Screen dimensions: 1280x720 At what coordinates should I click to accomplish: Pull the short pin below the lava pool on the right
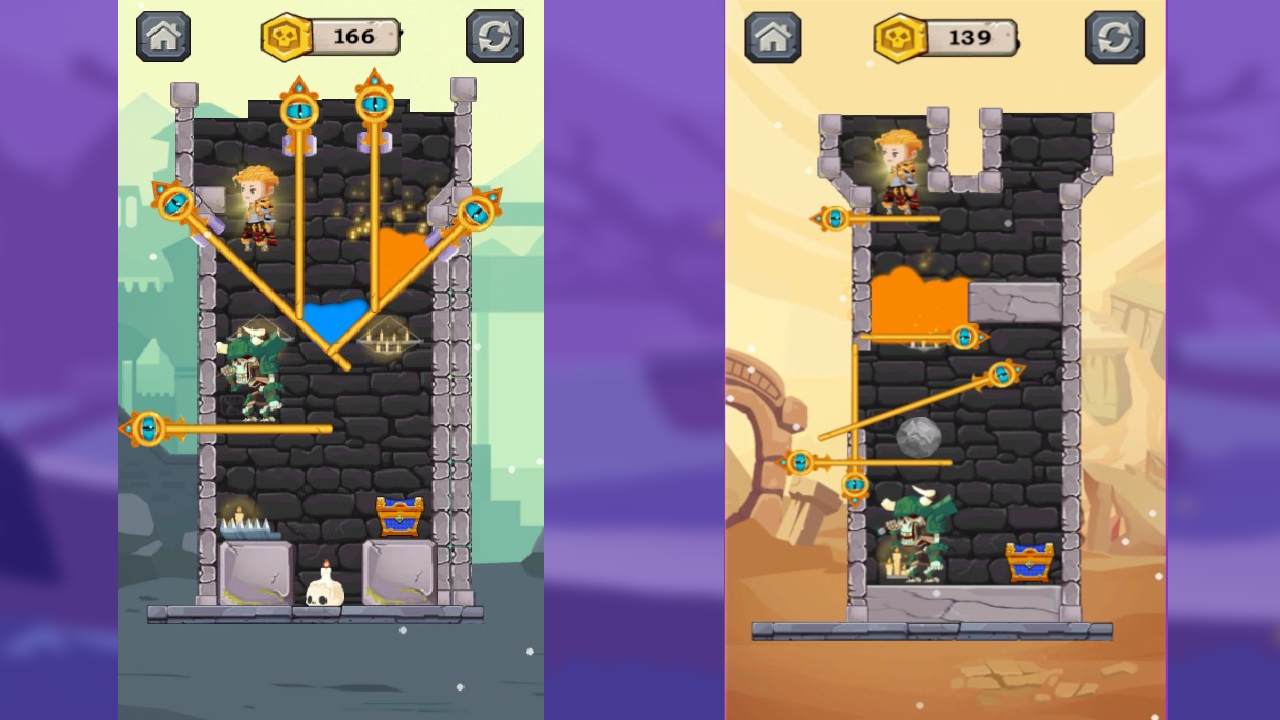click(962, 337)
